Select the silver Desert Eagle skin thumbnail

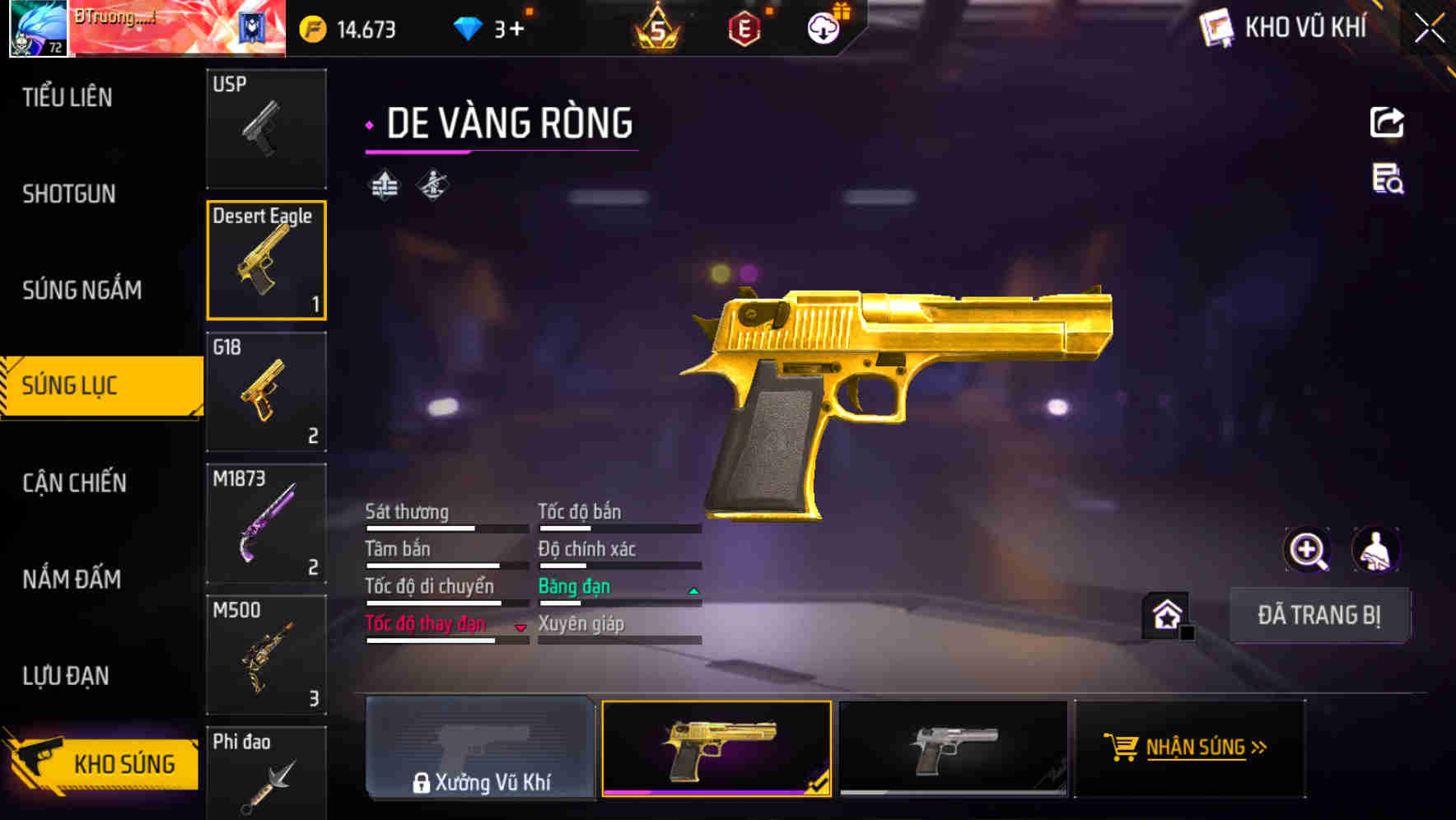[953, 748]
